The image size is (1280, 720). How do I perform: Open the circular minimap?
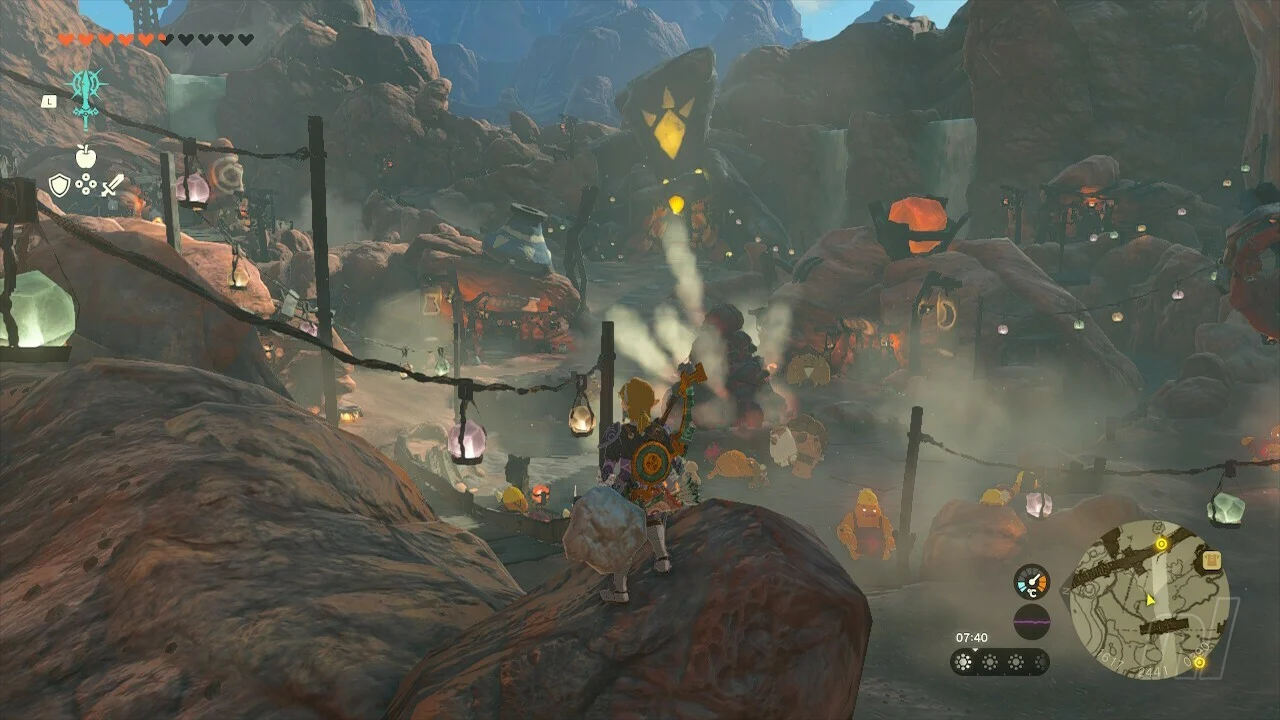pyautogui.click(x=1149, y=598)
